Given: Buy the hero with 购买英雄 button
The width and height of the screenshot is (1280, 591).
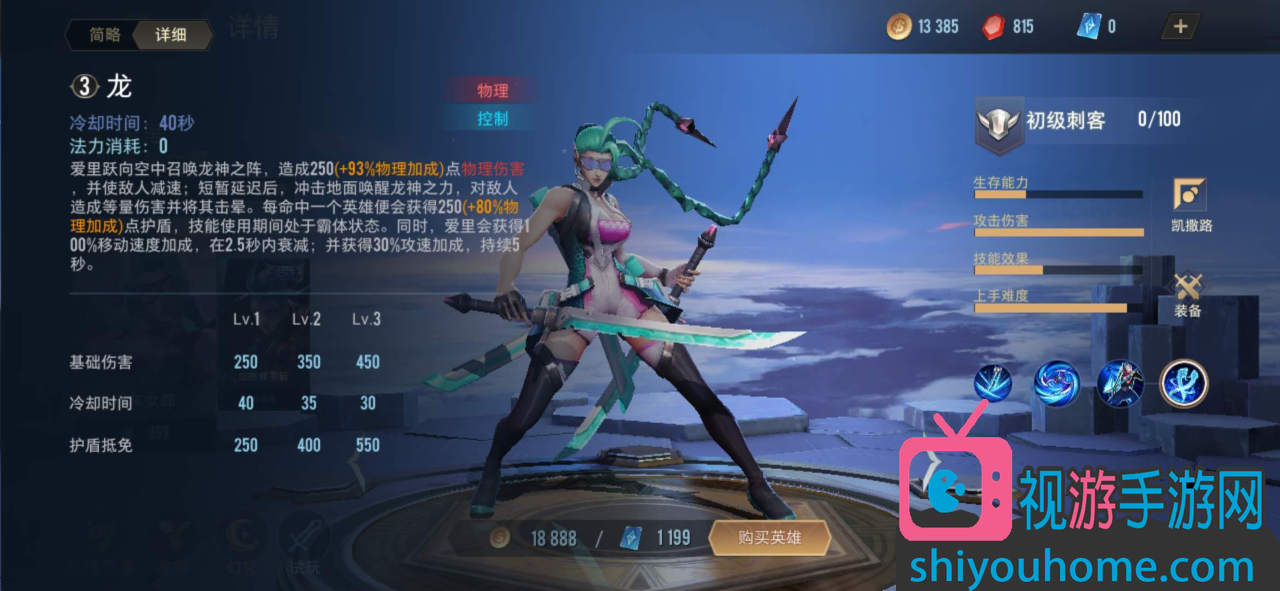Looking at the screenshot, I should (769, 538).
